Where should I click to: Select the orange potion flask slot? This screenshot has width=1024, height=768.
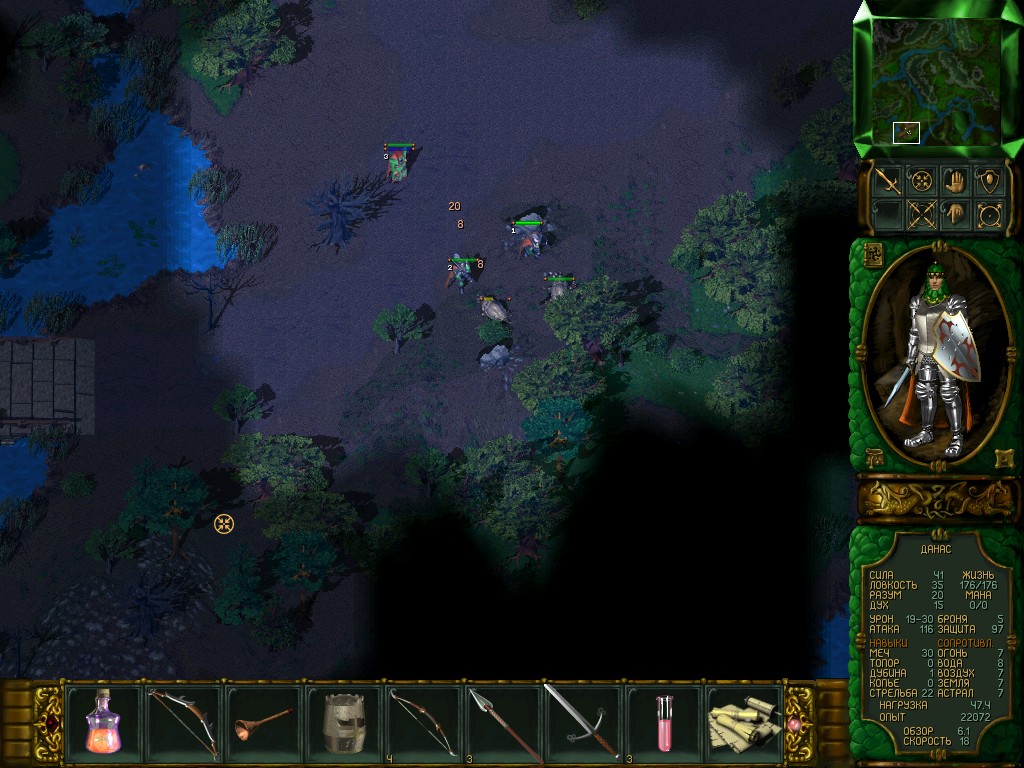pos(103,720)
